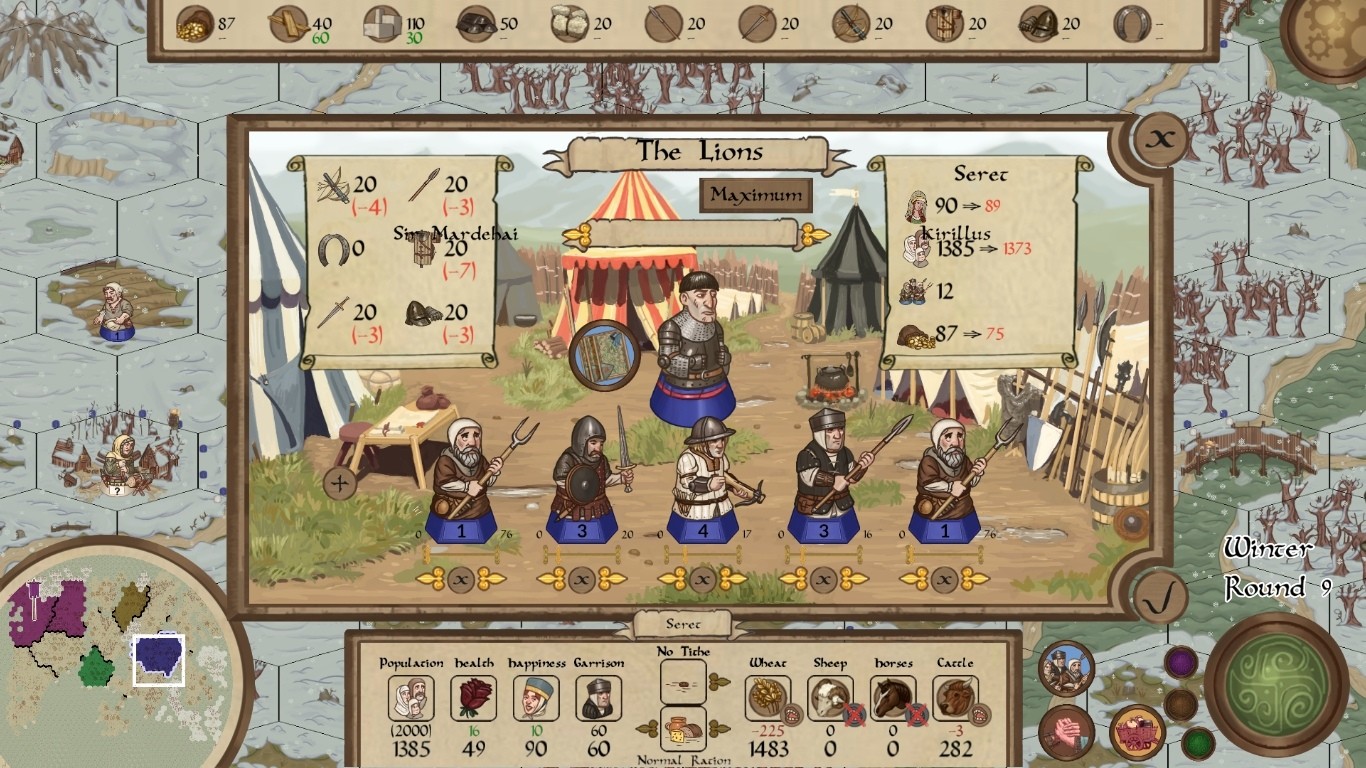This screenshot has width=1366, height=768.
Task: Open the round map thumbnail beside the commander
Action: pos(605,355)
